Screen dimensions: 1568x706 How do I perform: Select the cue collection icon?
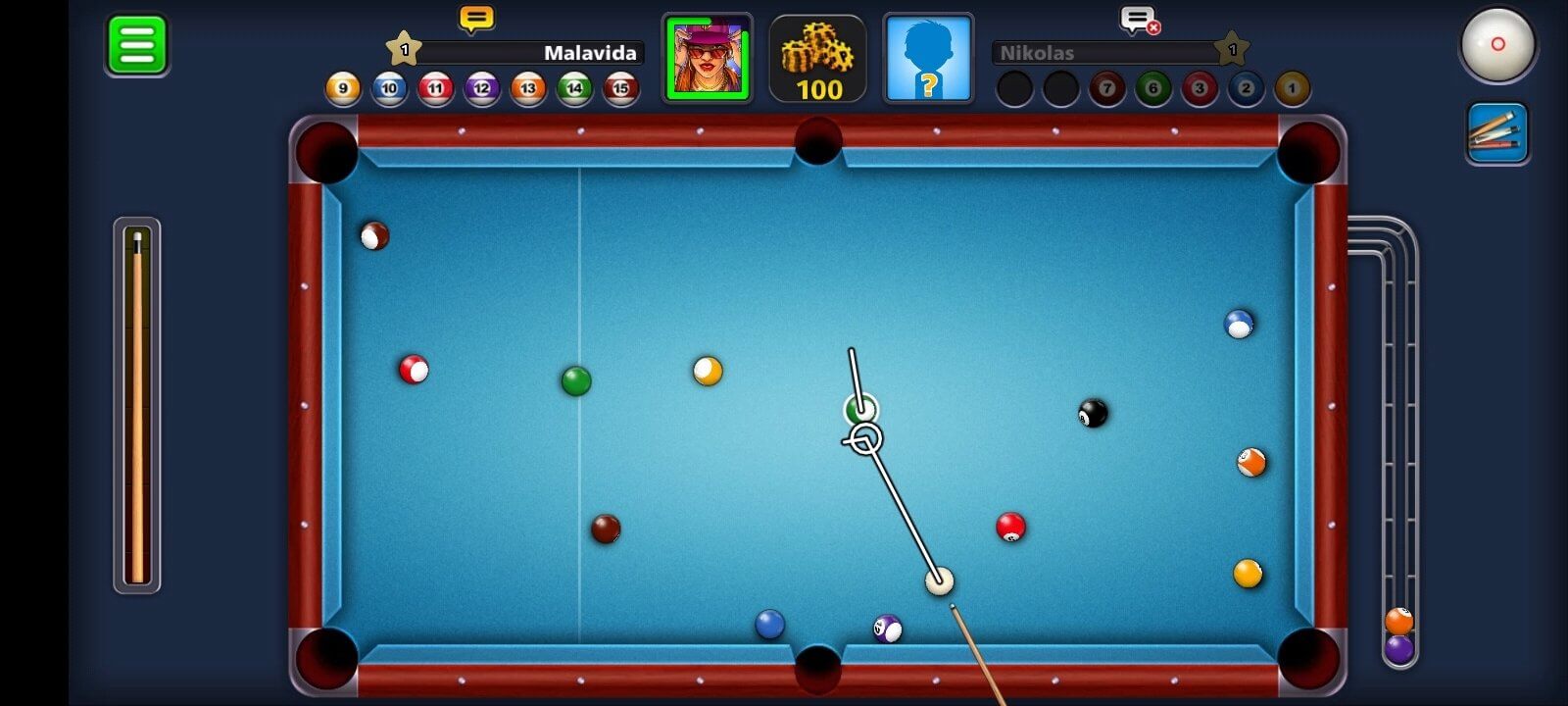pyautogui.click(x=1497, y=130)
